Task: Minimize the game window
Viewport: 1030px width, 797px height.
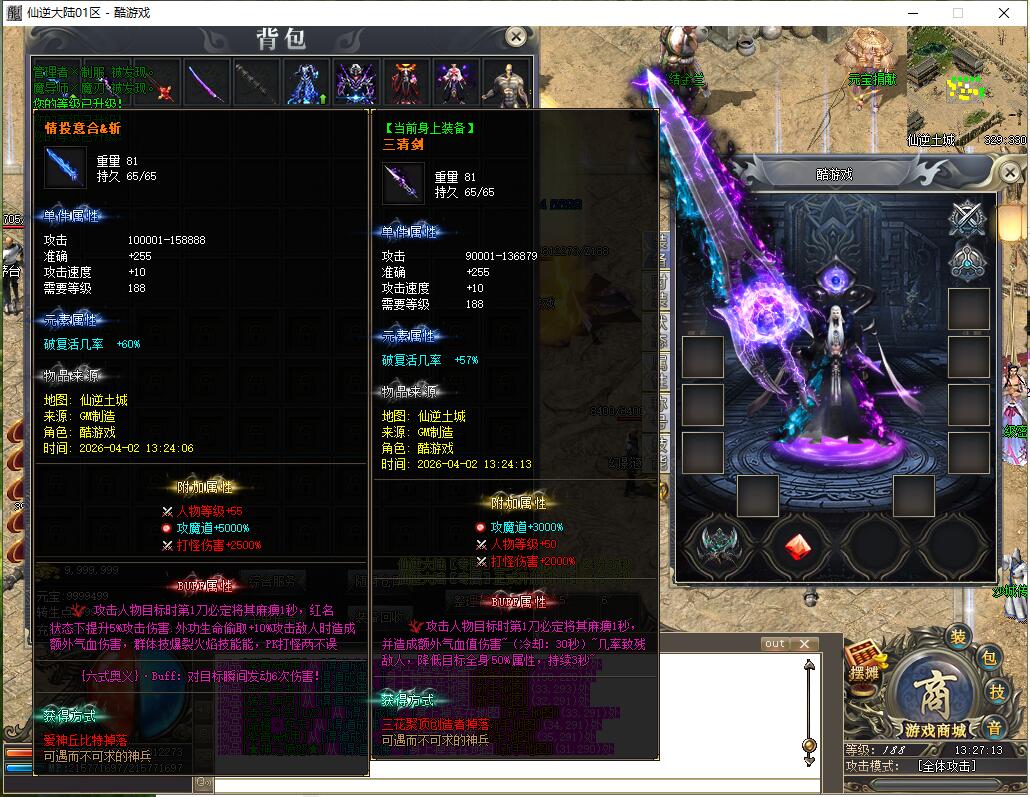Action: coord(912,13)
